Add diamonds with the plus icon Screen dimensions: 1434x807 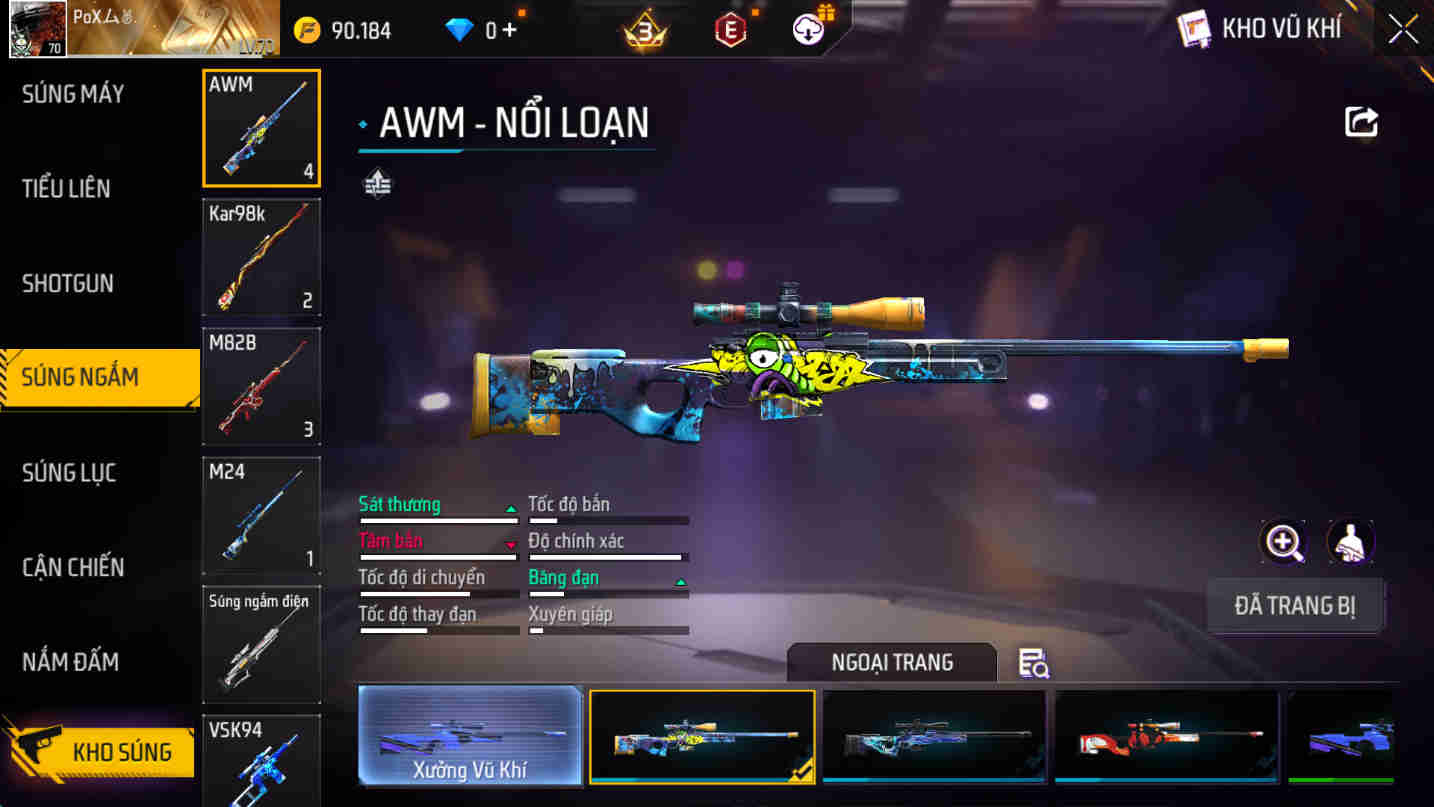pos(510,28)
